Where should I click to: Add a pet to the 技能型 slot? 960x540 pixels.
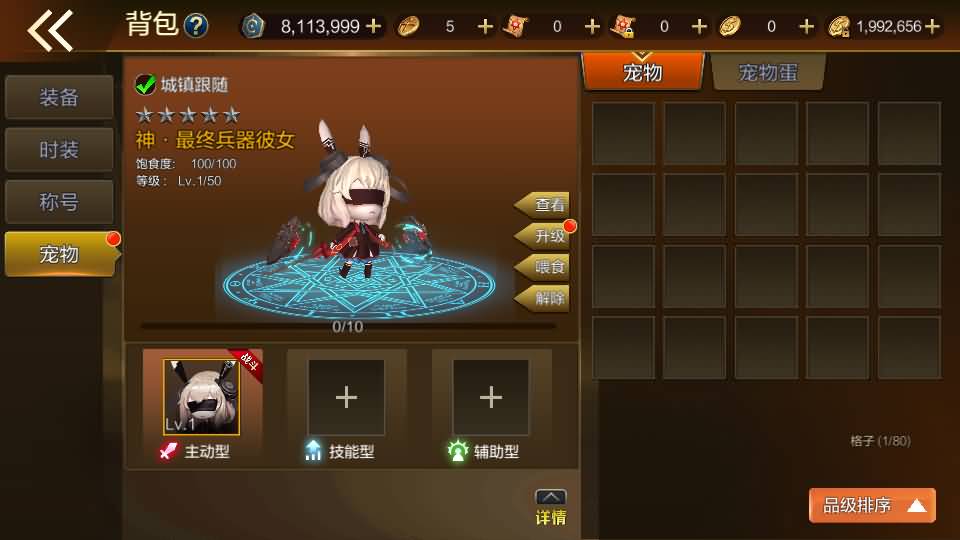coord(346,397)
